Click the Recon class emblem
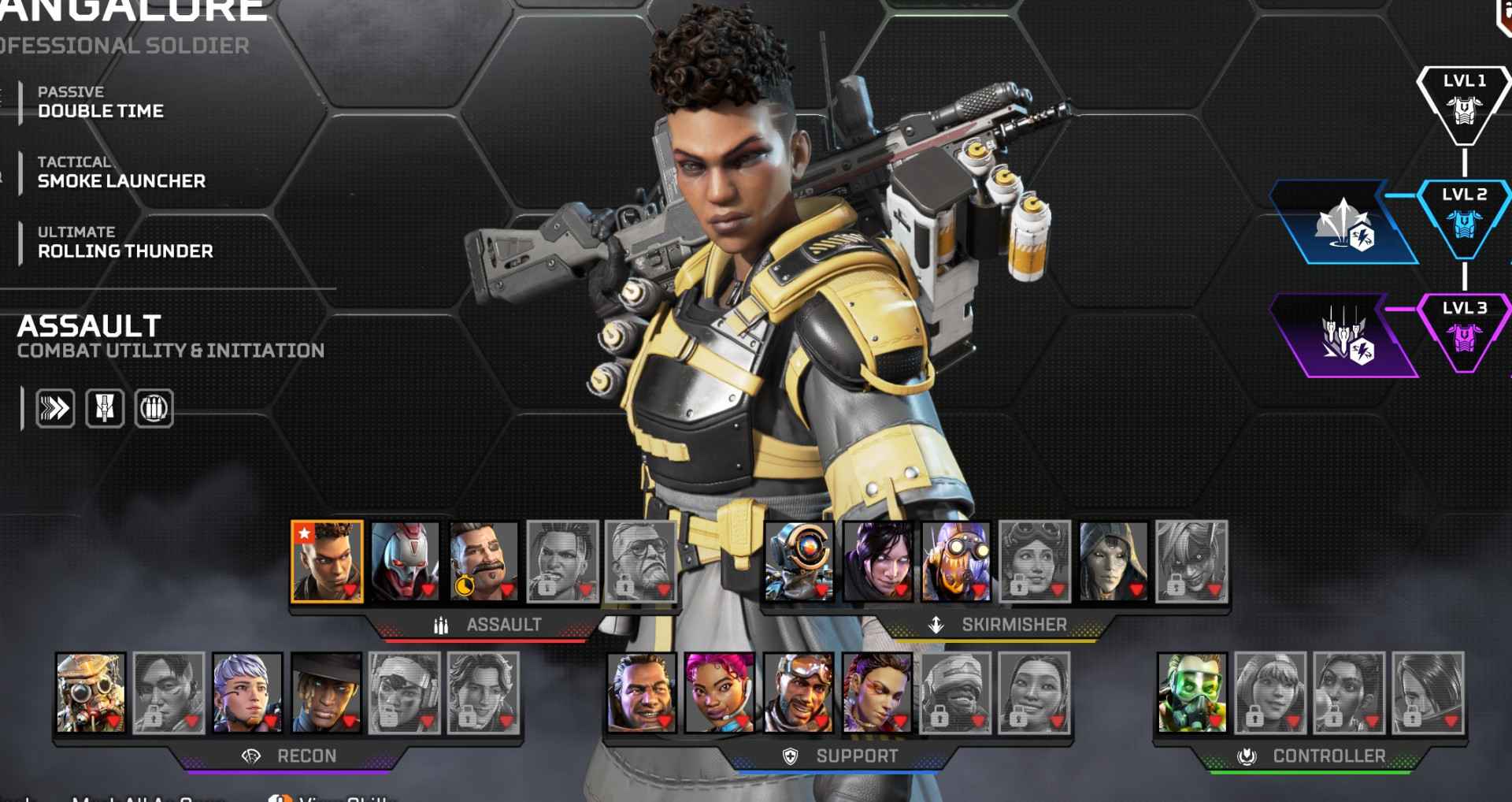 coord(252,756)
